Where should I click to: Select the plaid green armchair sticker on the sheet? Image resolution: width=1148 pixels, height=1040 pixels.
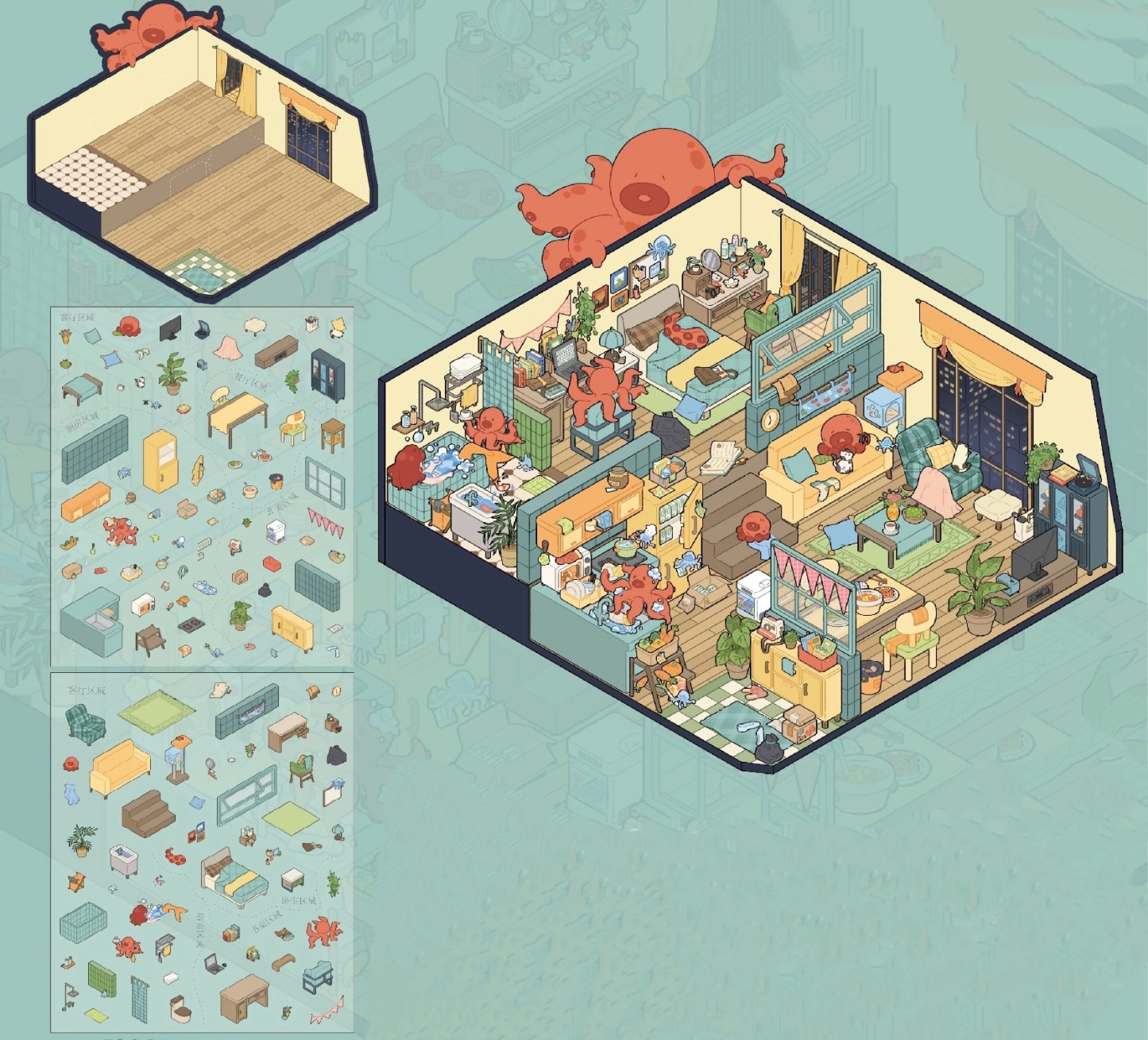click(x=85, y=725)
